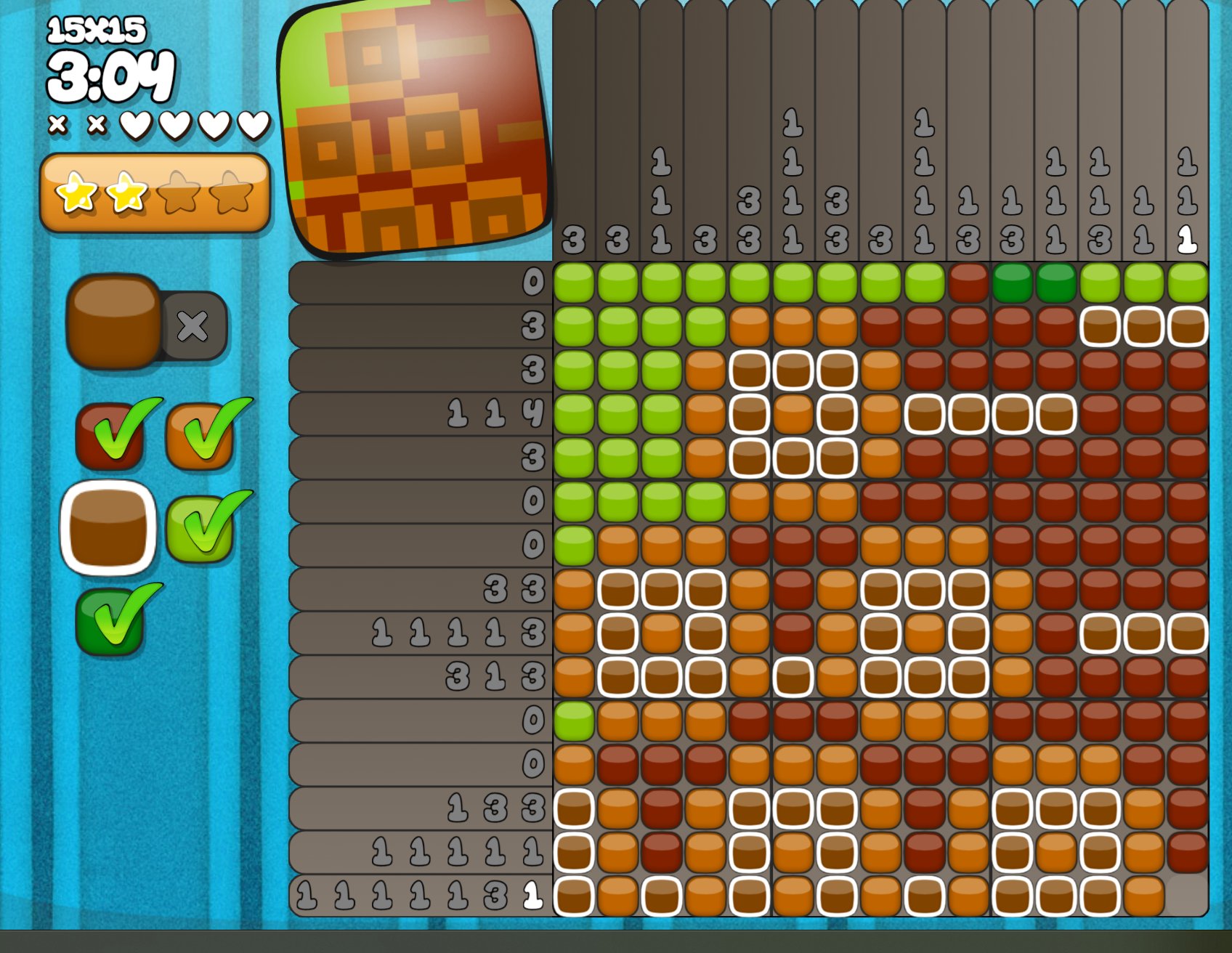Activate the large brown fill tool

point(113,320)
